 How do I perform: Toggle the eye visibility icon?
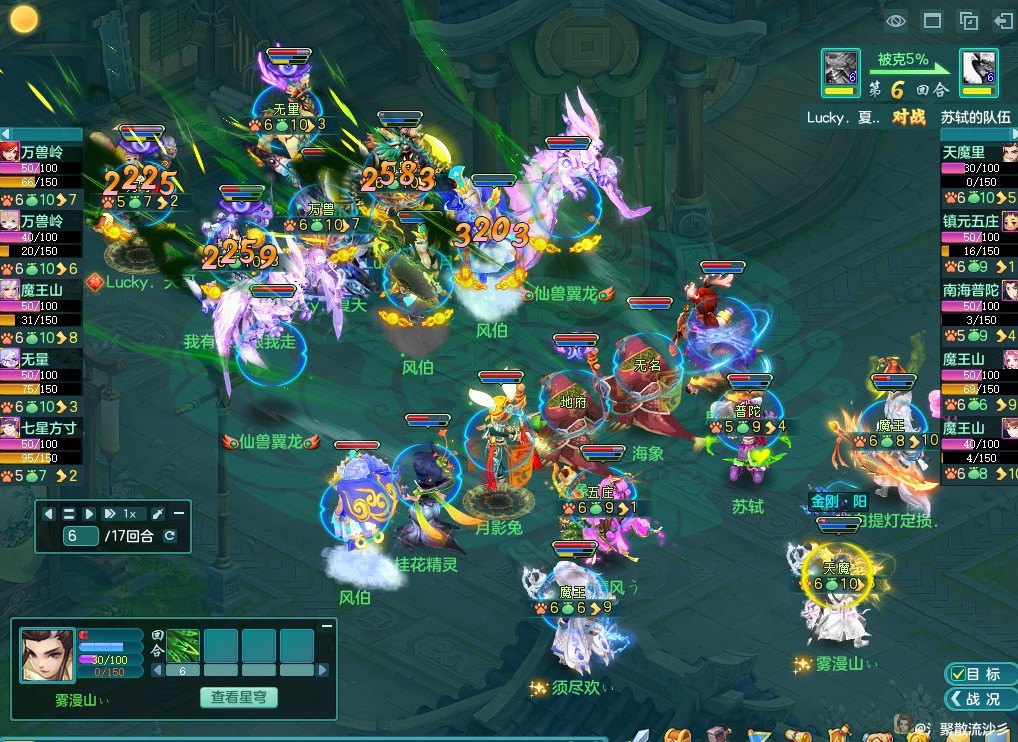pyautogui.click(x=896, y=20)
